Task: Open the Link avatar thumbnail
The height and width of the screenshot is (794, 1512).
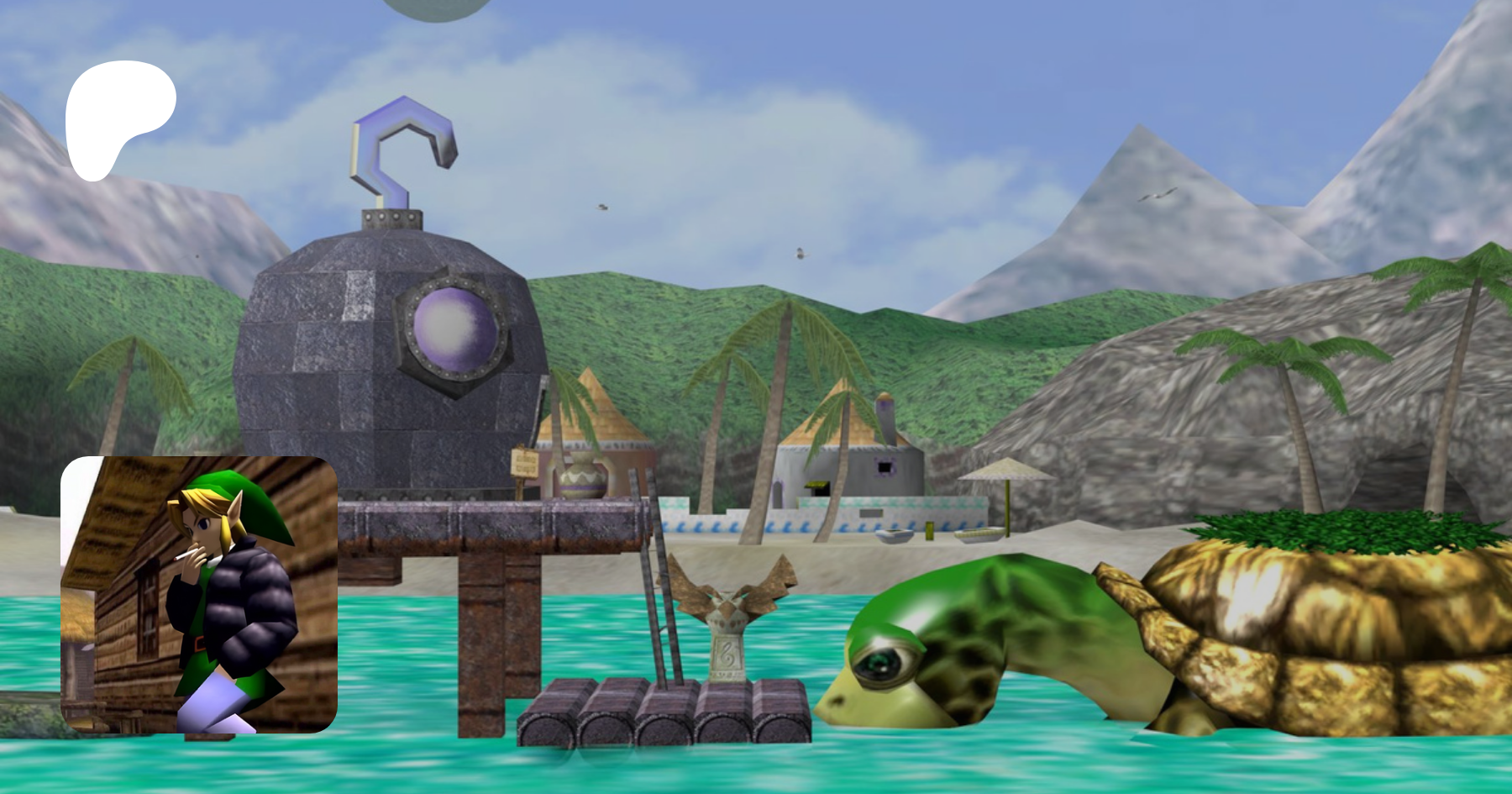Action: click(199, 594)
